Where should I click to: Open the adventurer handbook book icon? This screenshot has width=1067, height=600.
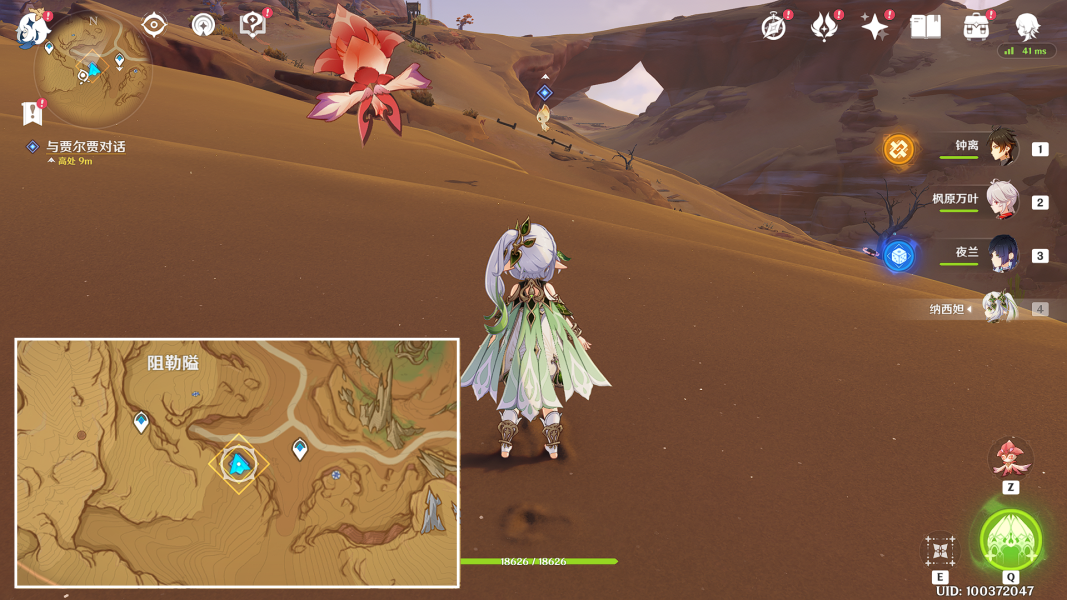925,27
